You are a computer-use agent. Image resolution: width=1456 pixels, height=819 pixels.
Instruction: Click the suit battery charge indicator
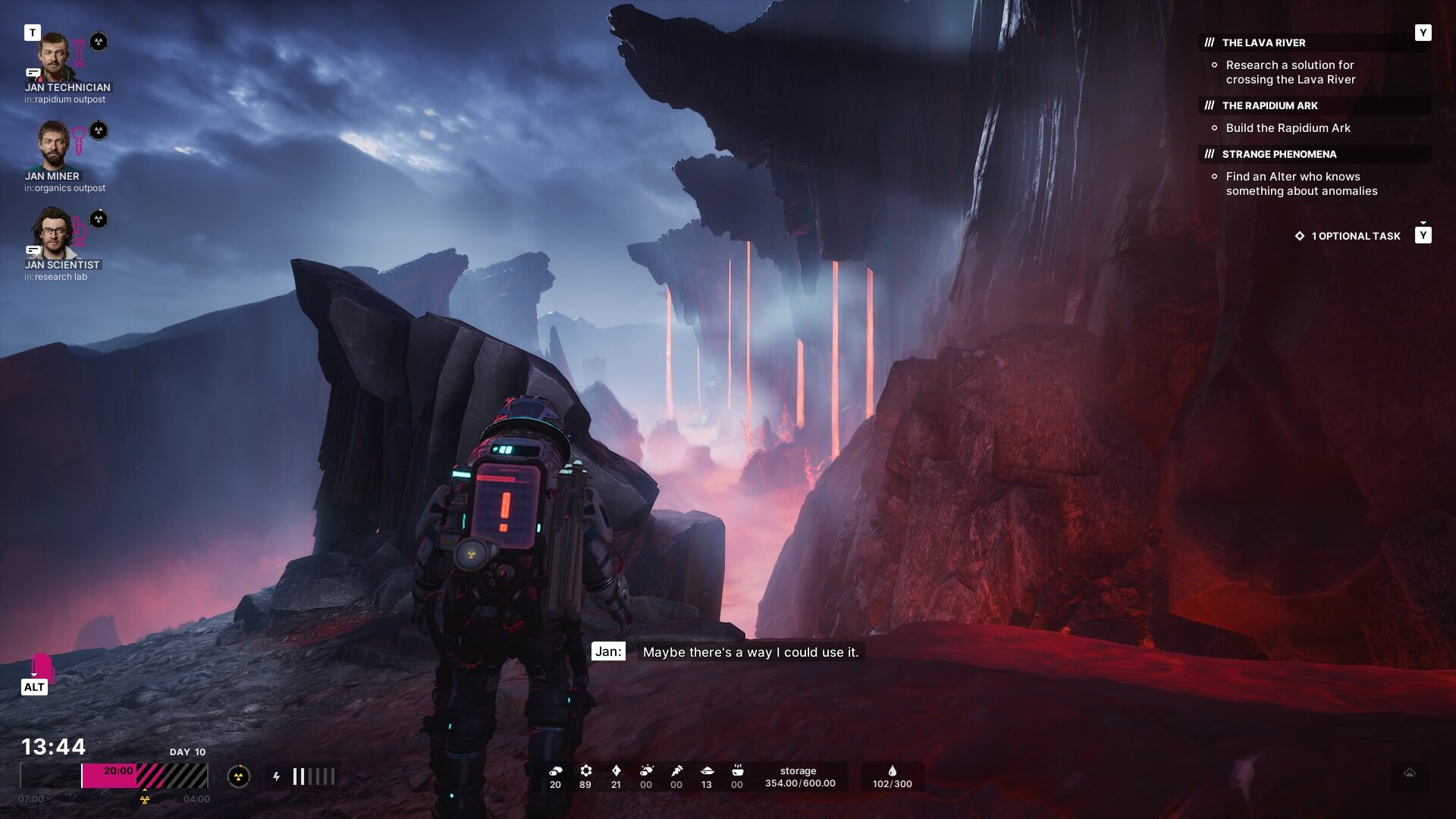[312, 776]
